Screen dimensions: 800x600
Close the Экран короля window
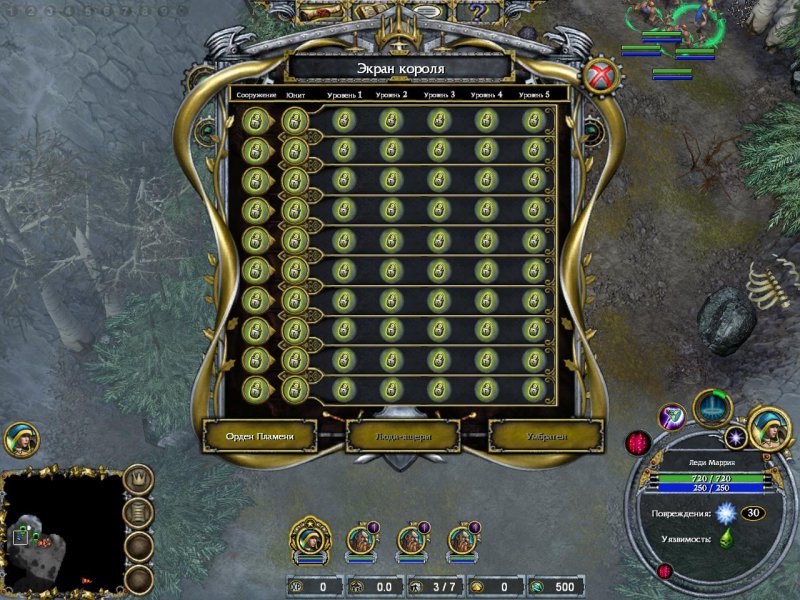click(x=602, y=75)
